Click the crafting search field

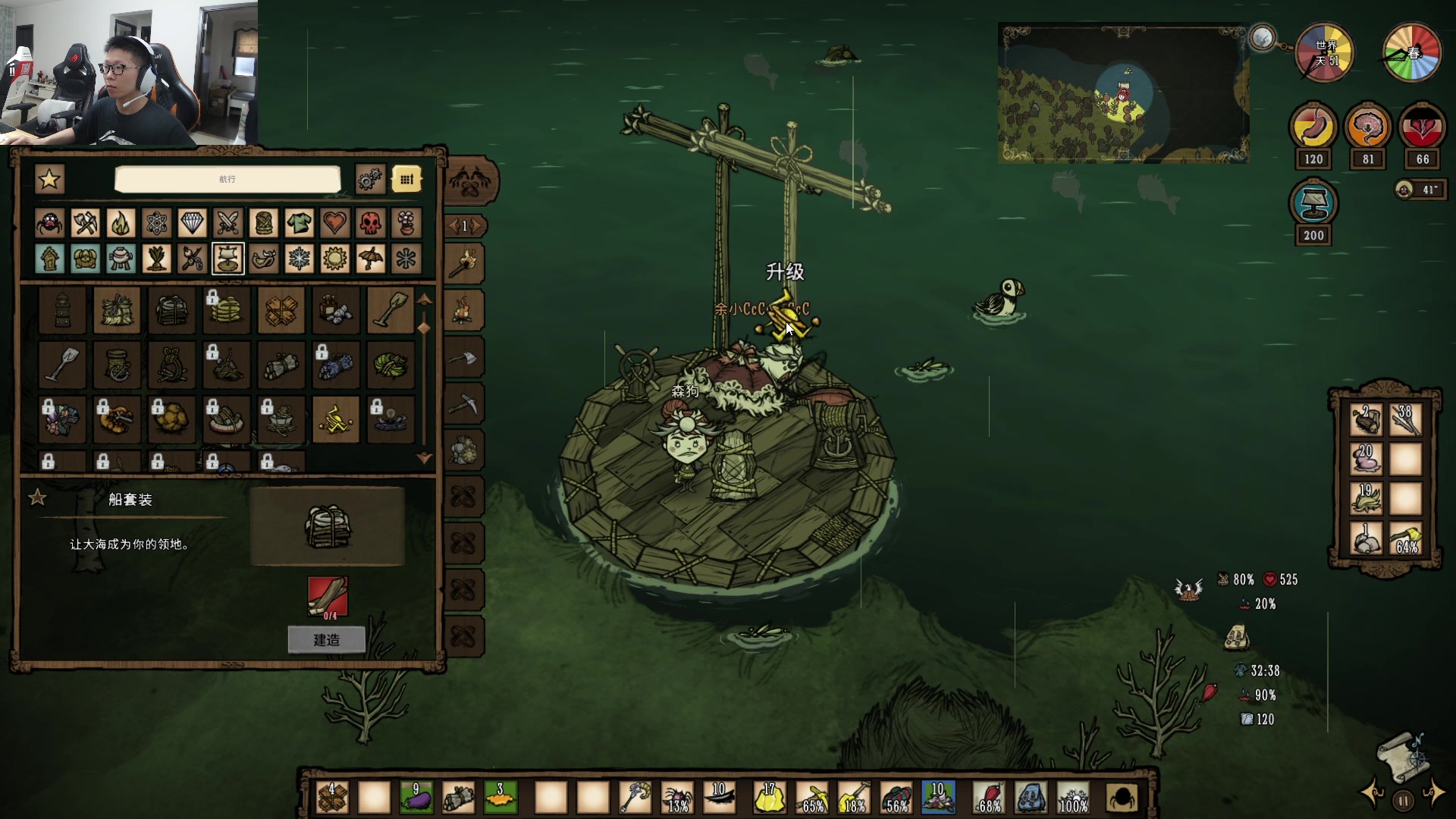(227, 180)
